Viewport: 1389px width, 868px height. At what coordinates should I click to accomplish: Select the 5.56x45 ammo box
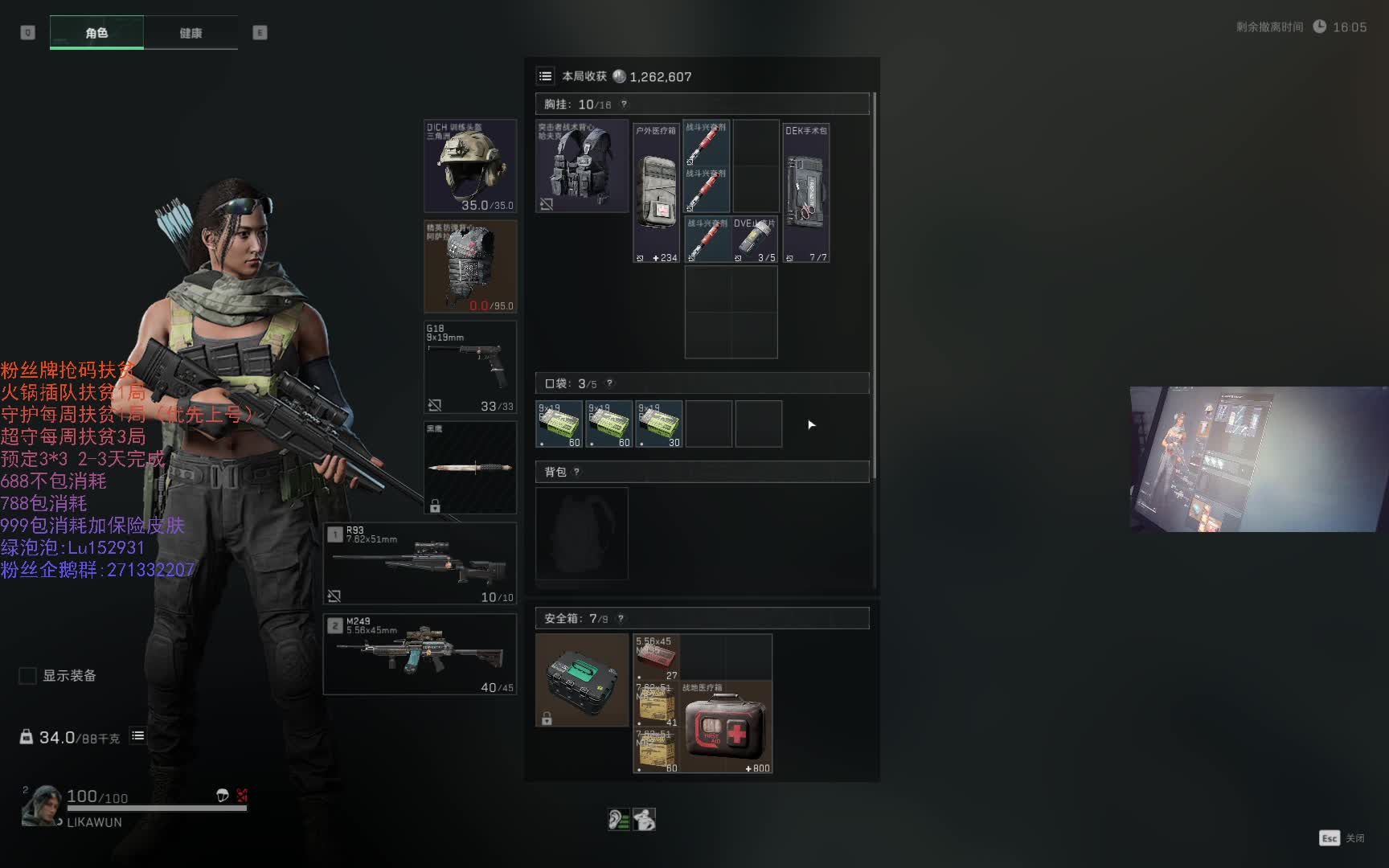pyautogui.click(x=657, y=657)
